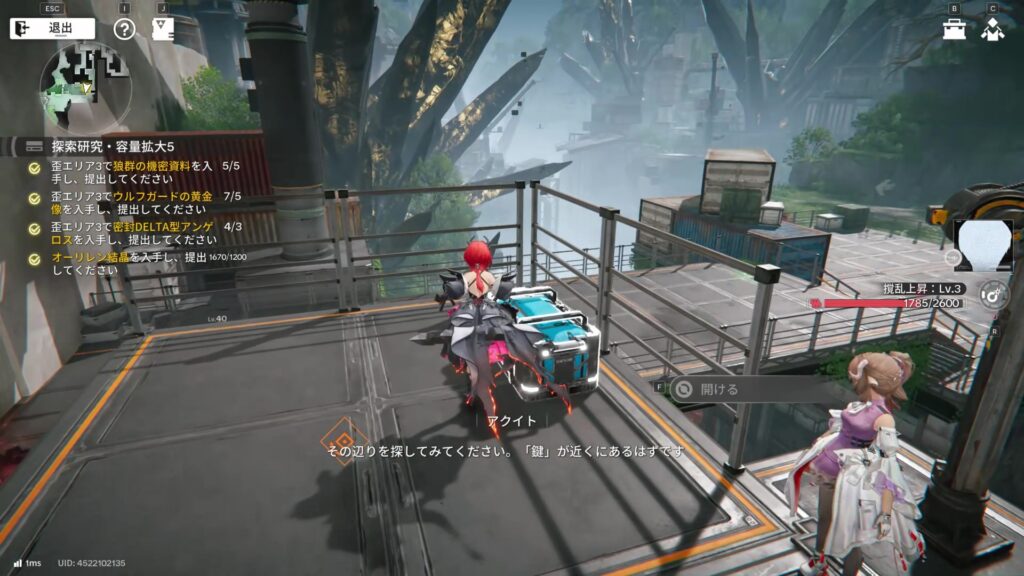Open the backpack inventory icon
Image resolution: width=1024 pixels, height=576 pixels.
pyautogui.click(x=954, y=30)
